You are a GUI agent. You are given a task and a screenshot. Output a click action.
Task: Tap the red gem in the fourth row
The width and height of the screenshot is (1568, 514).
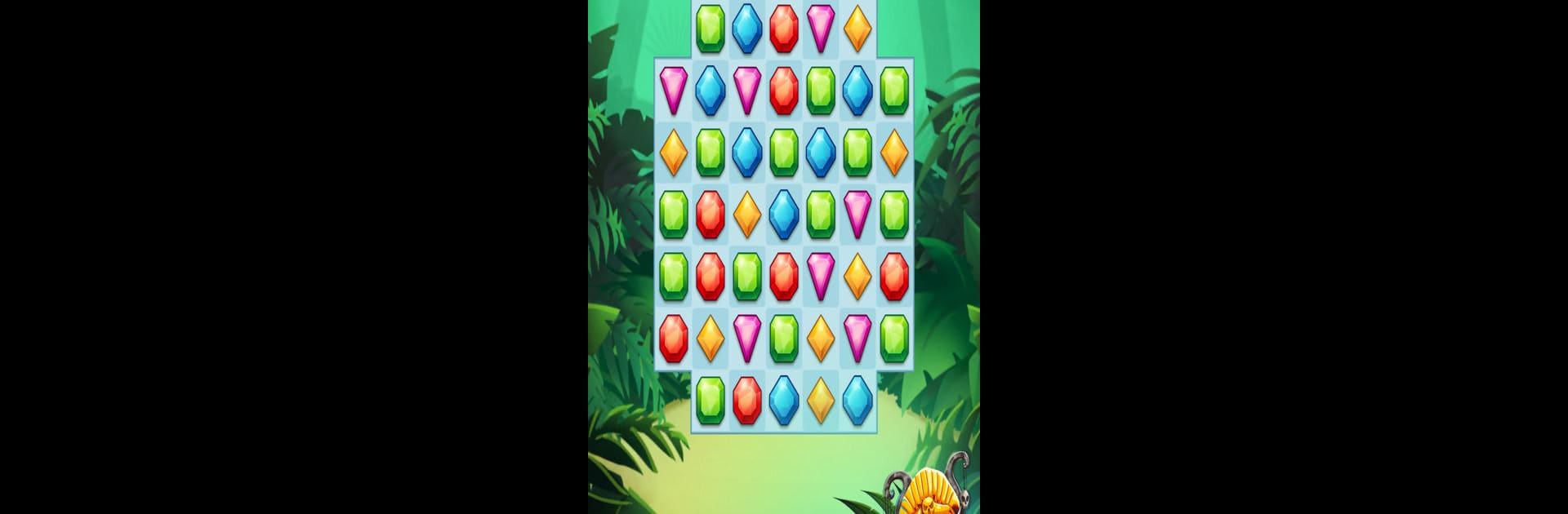pos(710,215)
